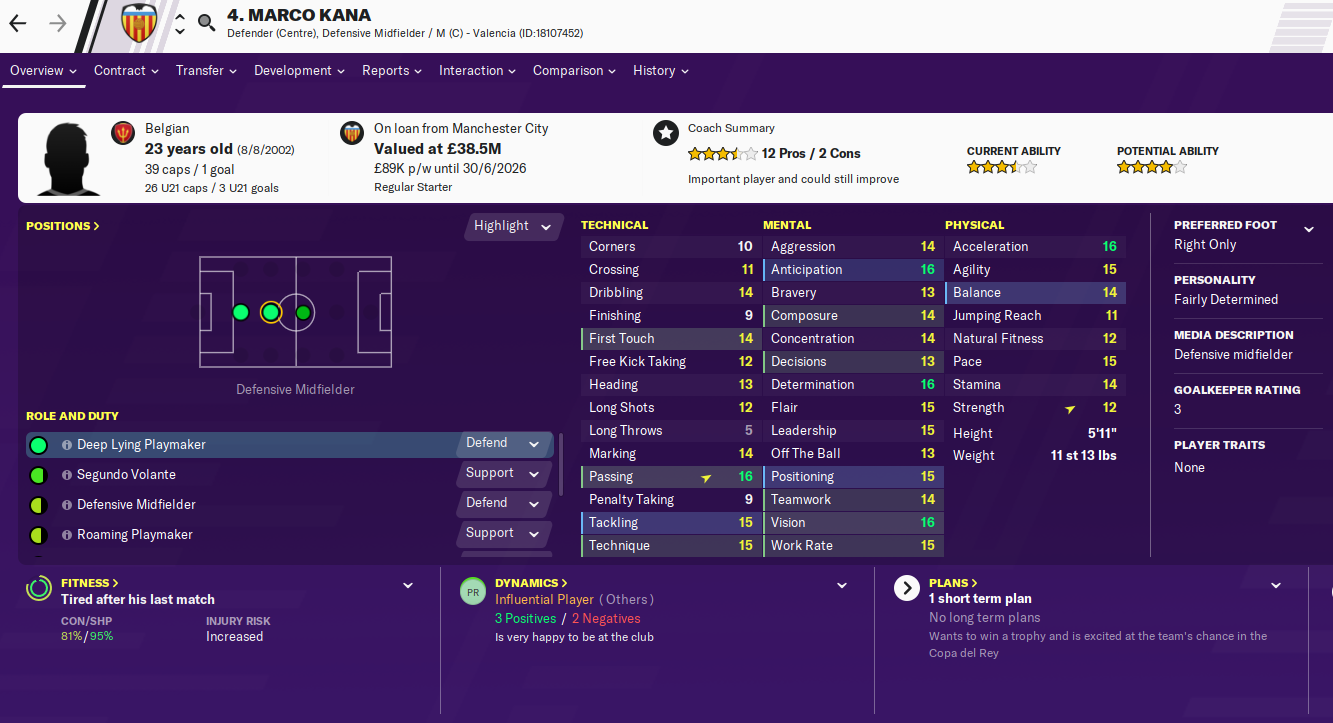Image resolution: width=1333 pixels, height=723 pixels.
Task: Open the Contract tab menu
Action: [x=126, y=71]
